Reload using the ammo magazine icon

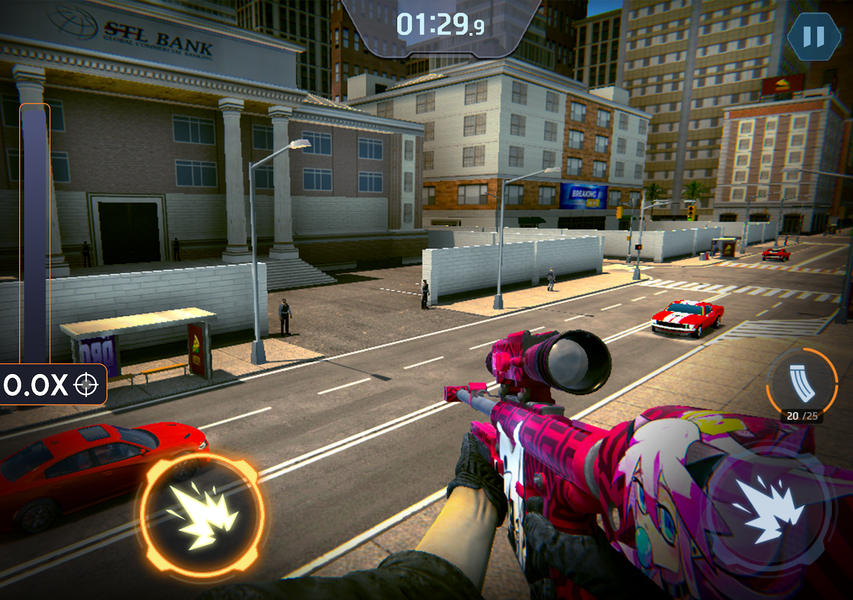802,383
